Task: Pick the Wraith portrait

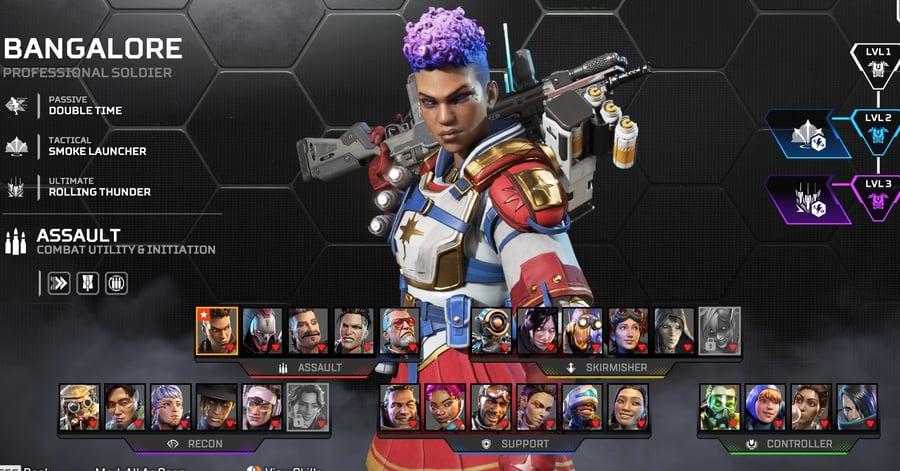Action: tap(536, 331)
